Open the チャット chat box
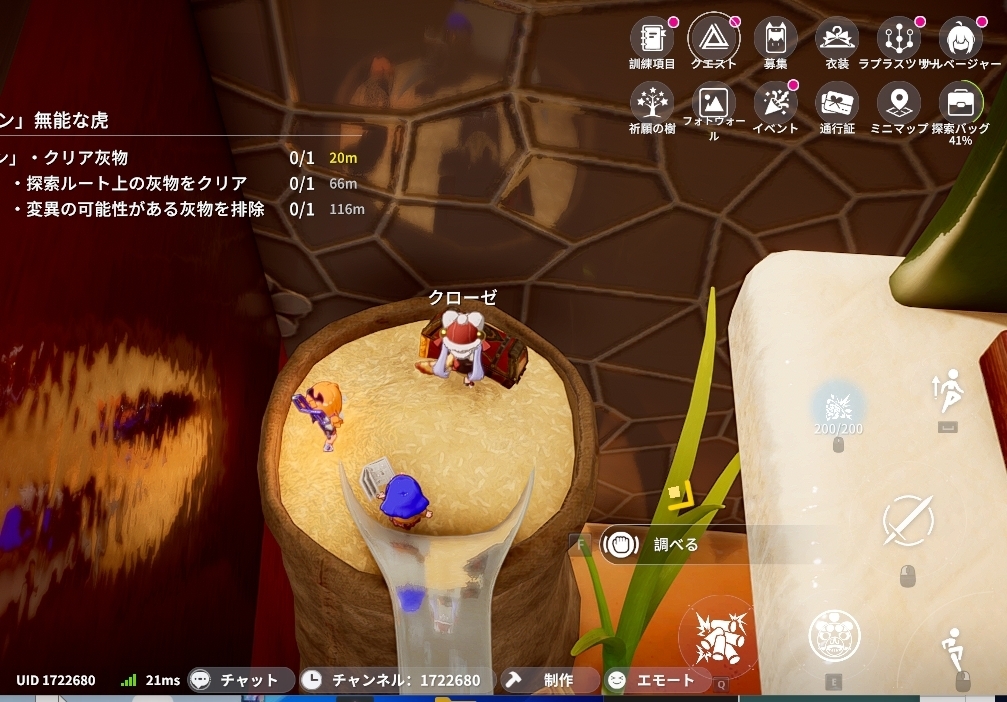The width and height of the screenshot is (1007, 702). click(x=242, y=680)
